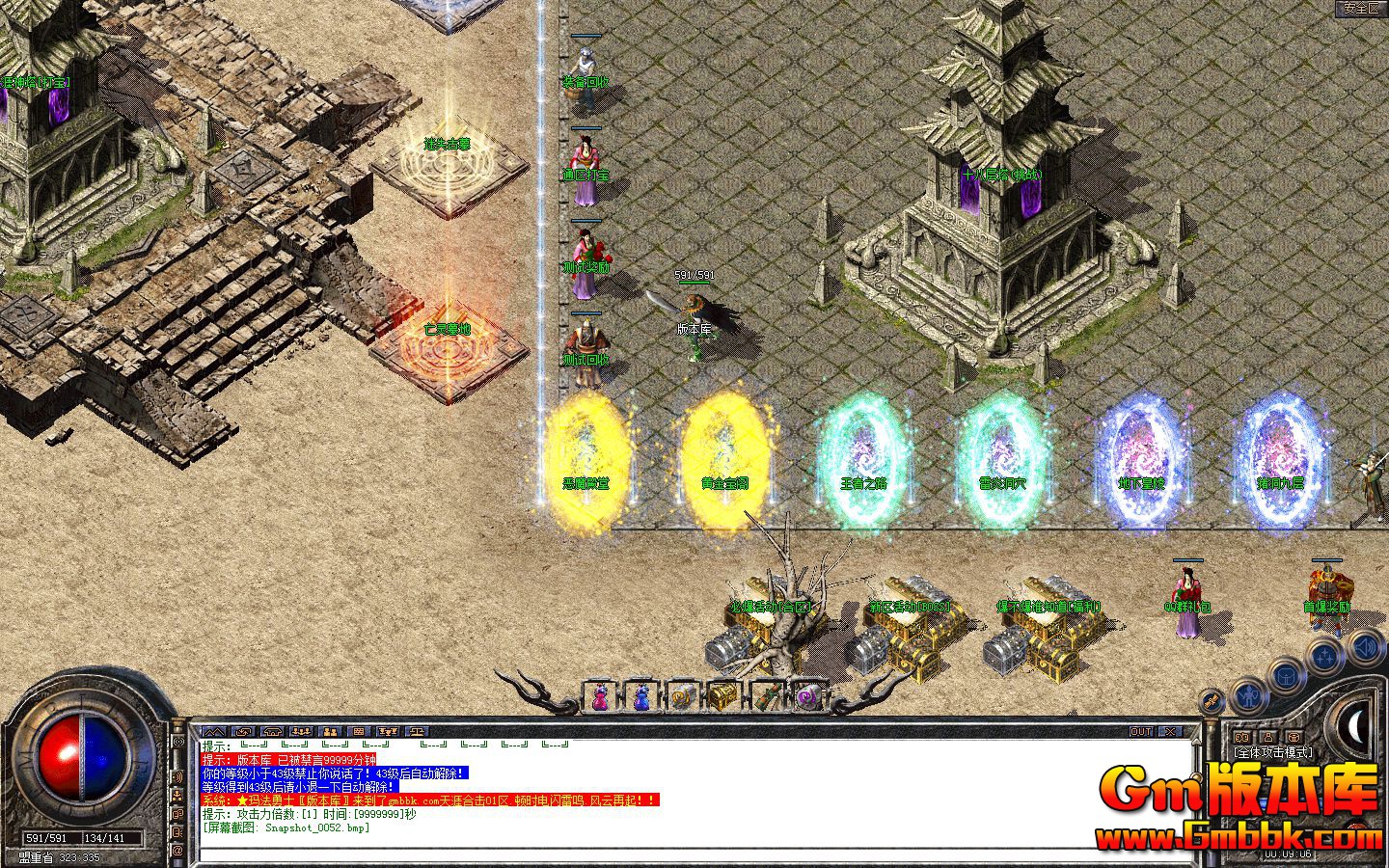Open the inventory bag icon

coord(1286,676)
